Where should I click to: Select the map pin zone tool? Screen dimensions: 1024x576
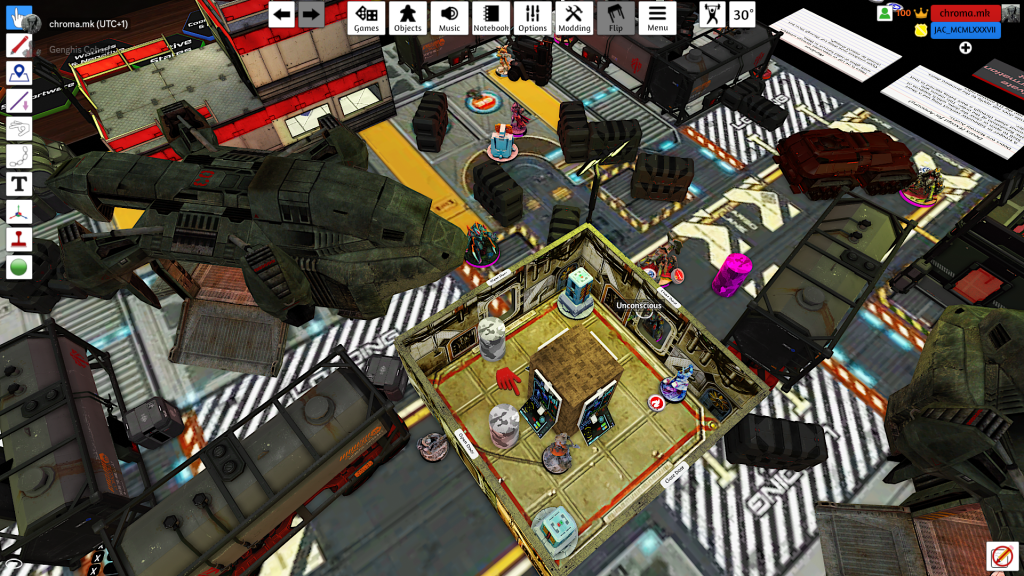point(19,73)
